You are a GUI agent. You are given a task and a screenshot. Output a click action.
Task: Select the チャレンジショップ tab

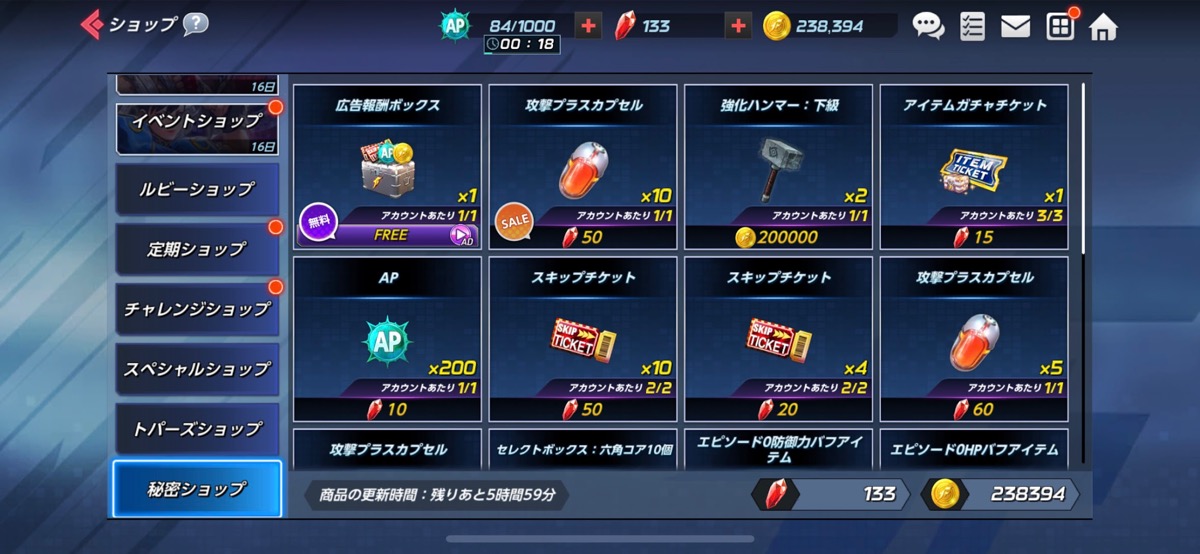click(197, 309)
